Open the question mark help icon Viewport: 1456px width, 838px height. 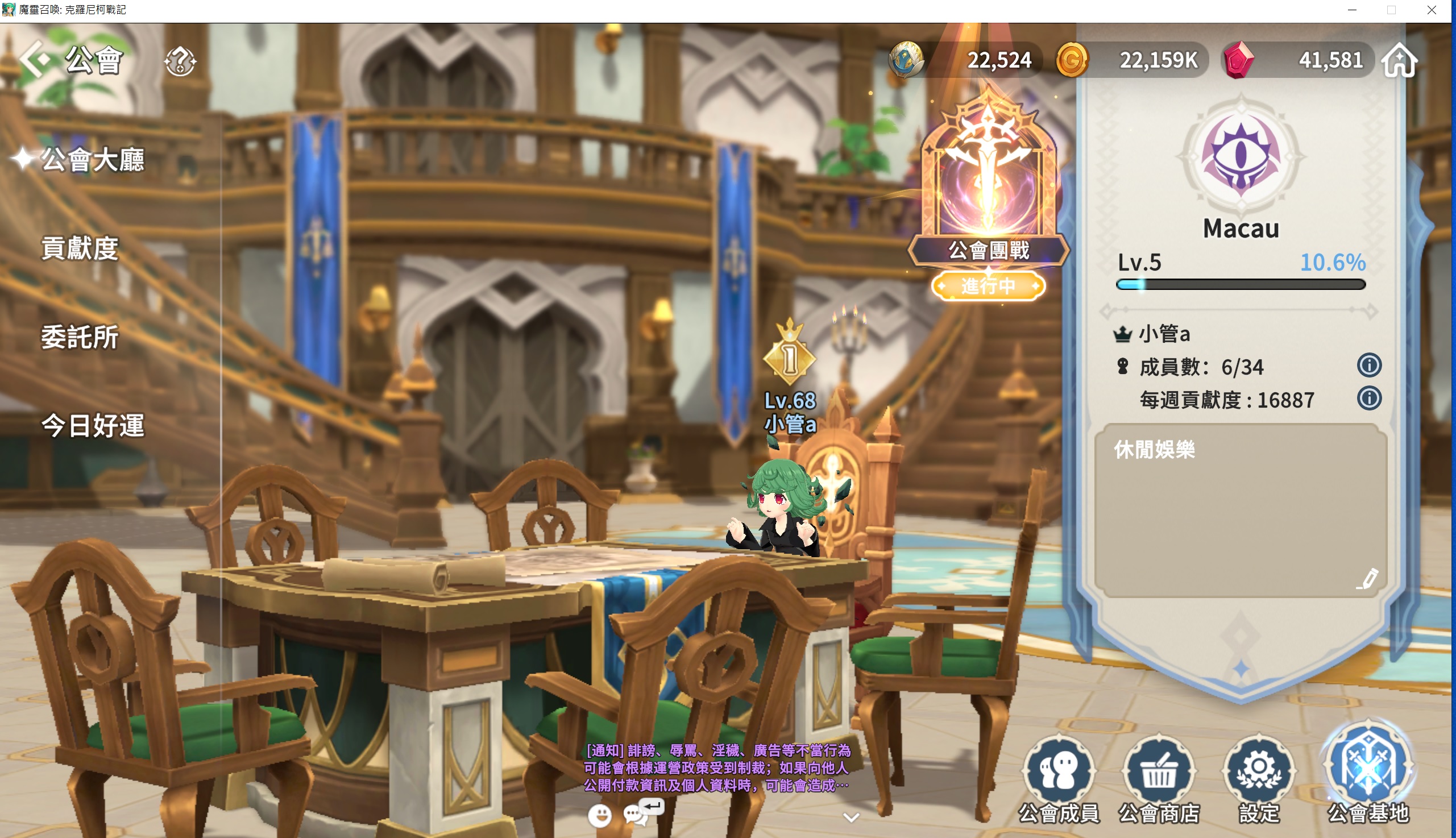click(x=180, y=61)
